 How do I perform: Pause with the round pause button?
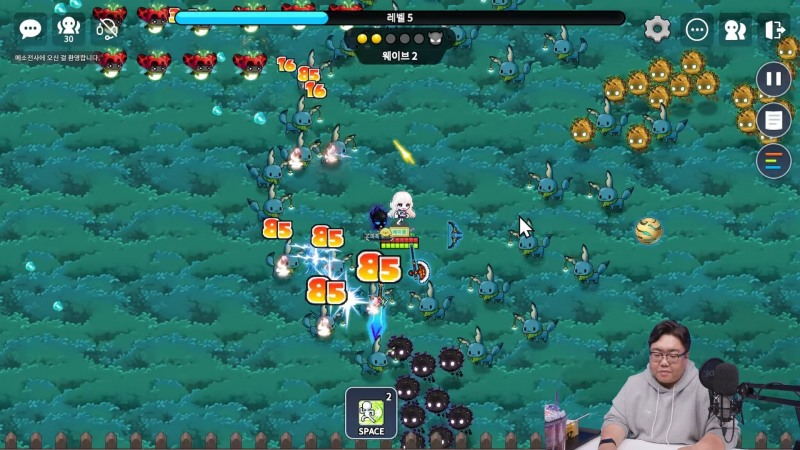click(773, 79)
